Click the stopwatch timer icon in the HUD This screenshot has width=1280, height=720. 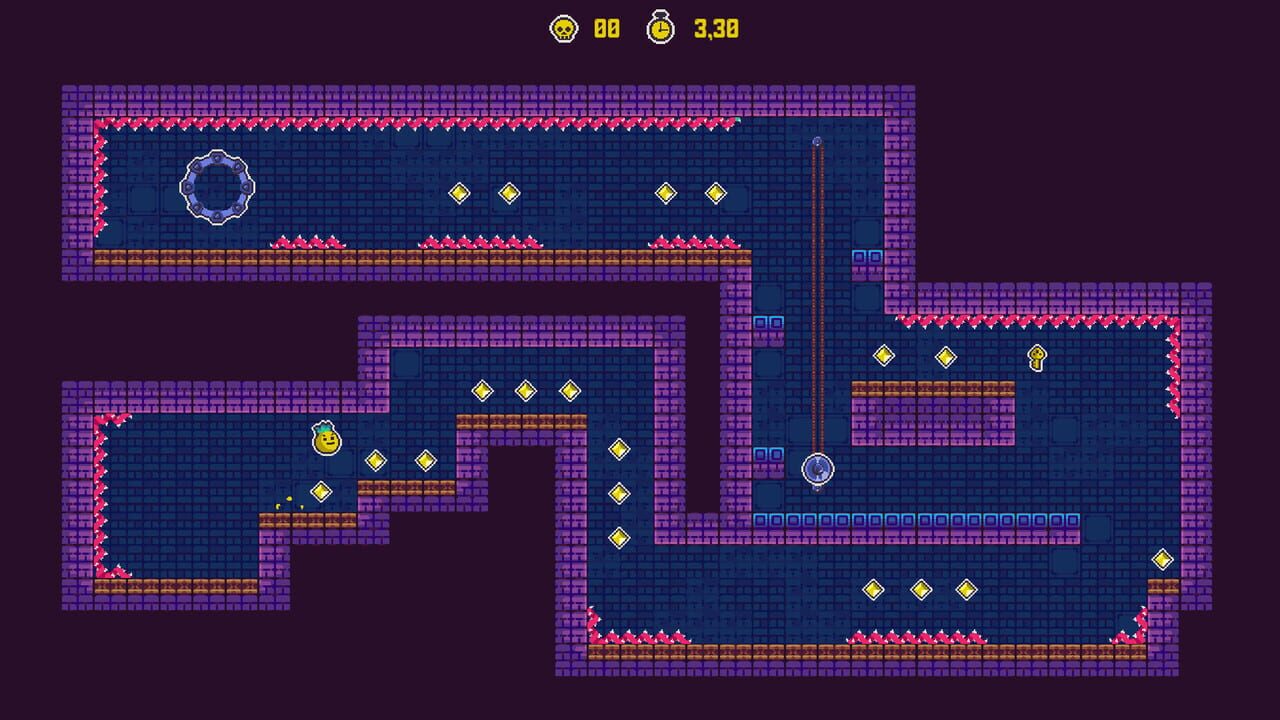[x=660, y=29]
